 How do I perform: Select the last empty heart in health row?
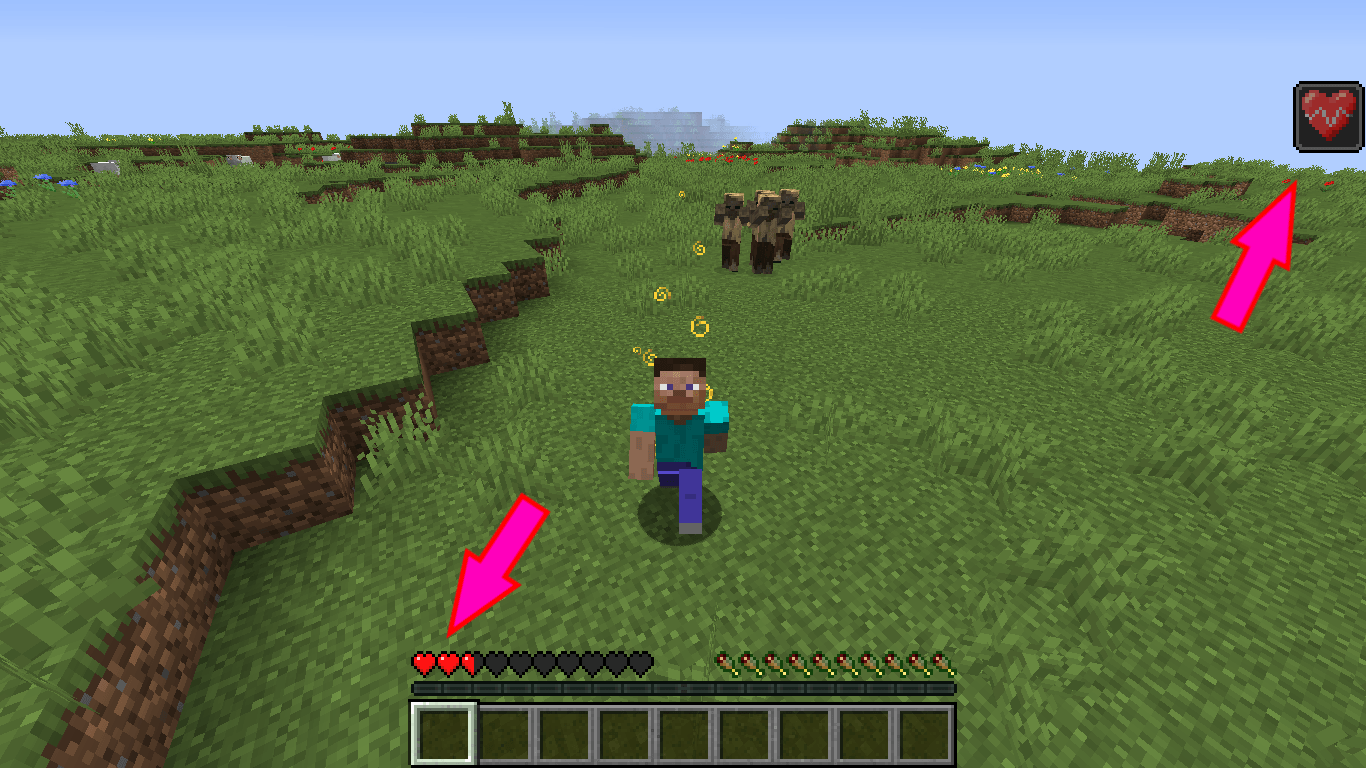(x=642, y=662)
